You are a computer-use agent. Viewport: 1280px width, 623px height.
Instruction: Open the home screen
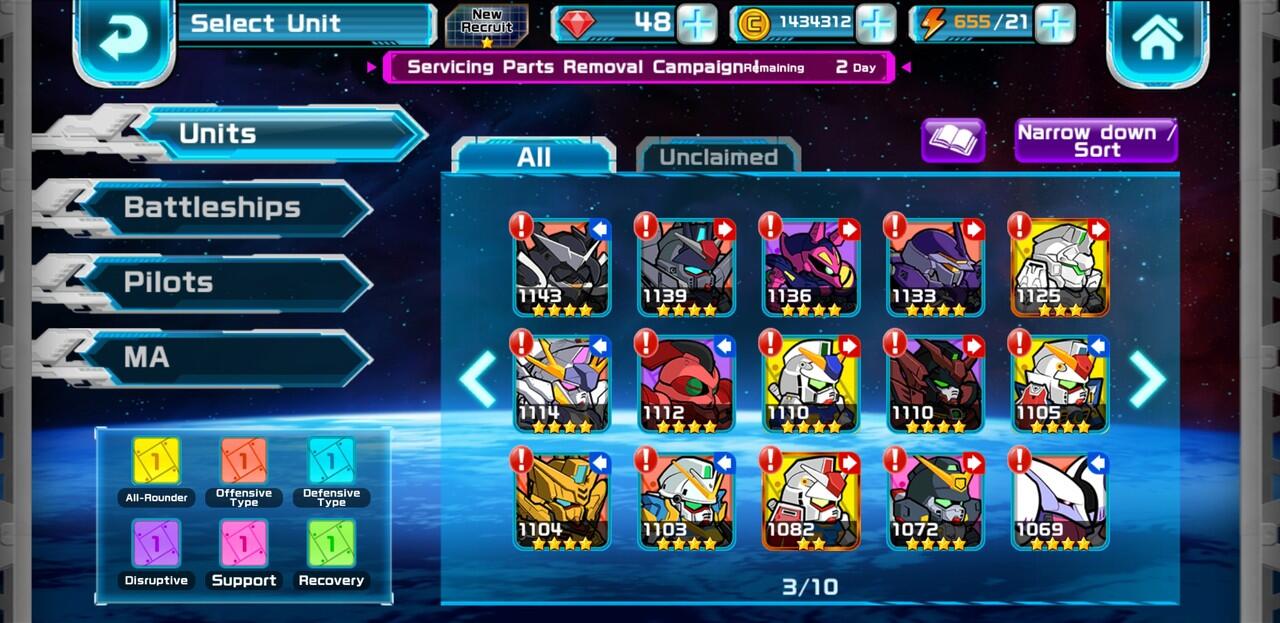(1157, 37)
